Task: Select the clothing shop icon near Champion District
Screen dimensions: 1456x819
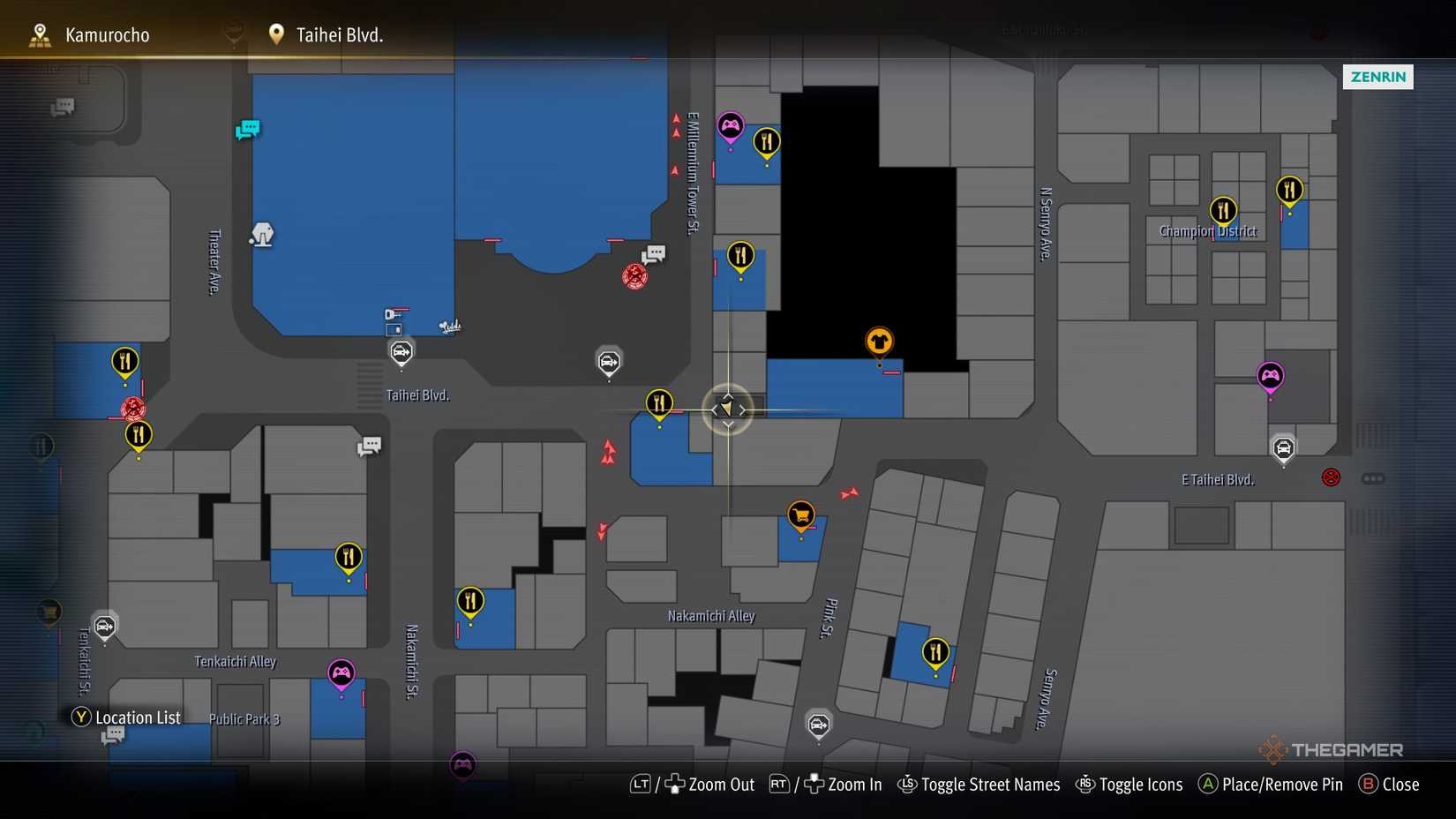Action: [x=879, y=340]
